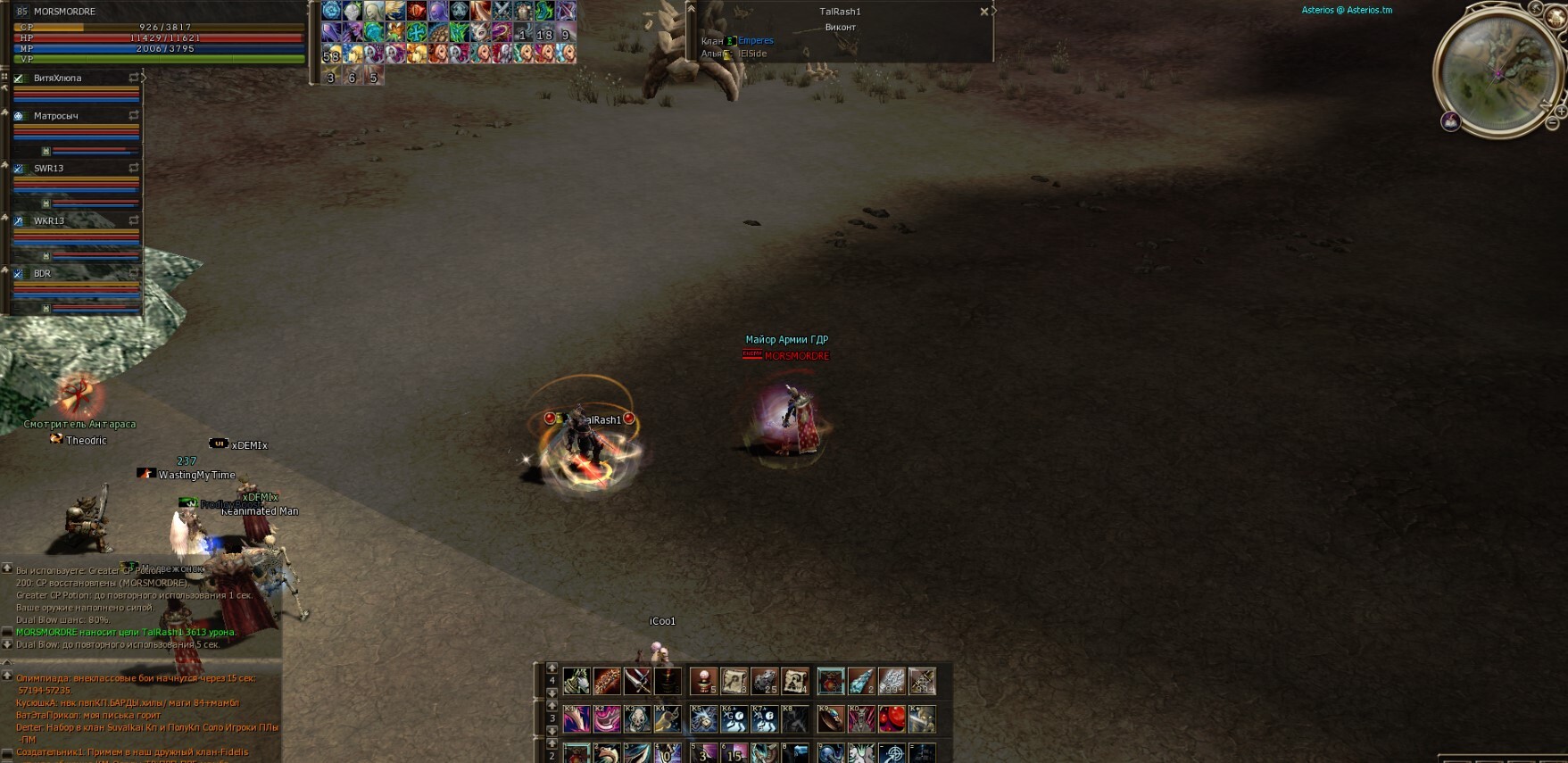Use the K3 hooded skull skill
1568x763 pixels.
tap(637, 718)
